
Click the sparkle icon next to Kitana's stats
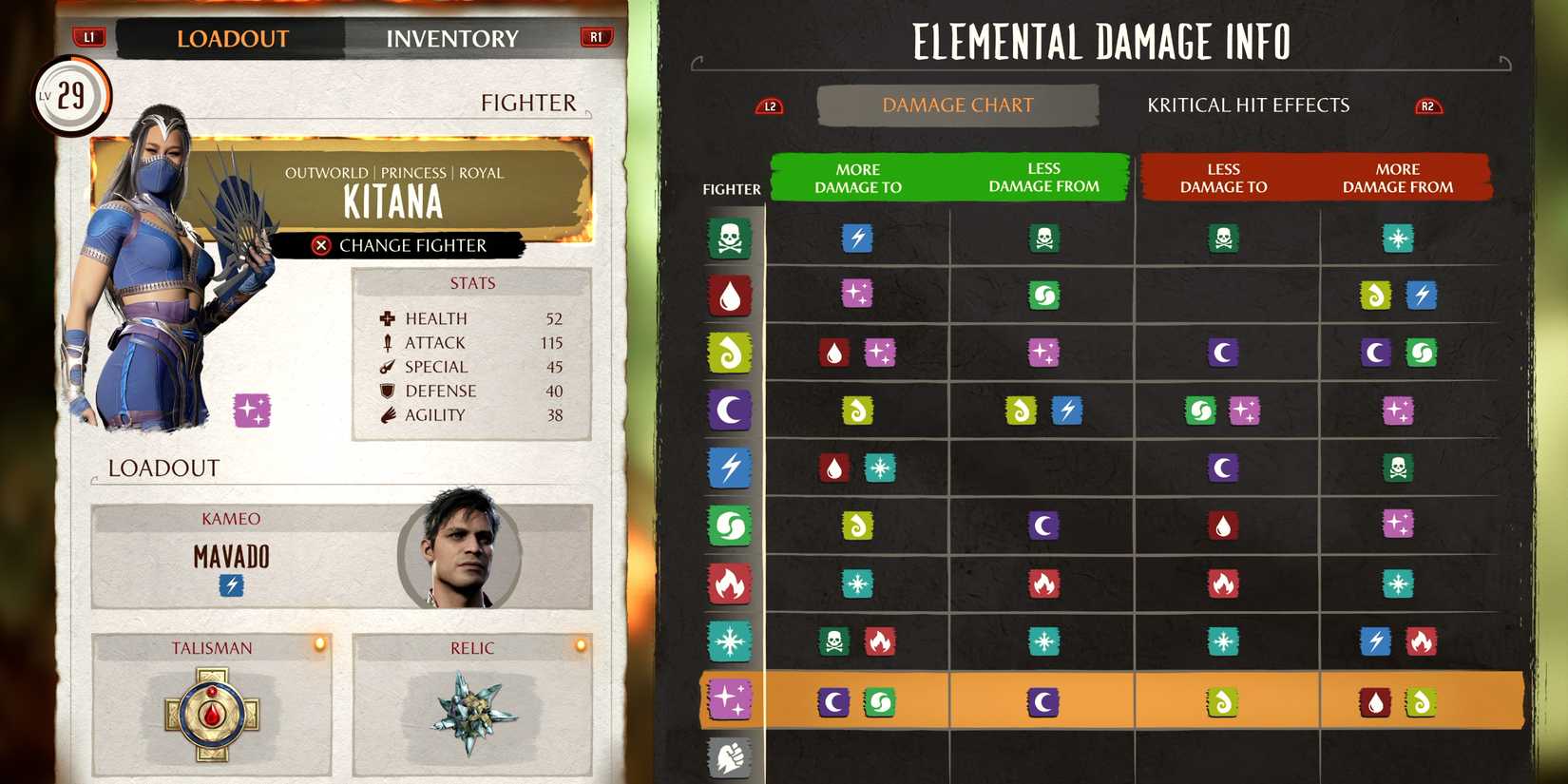tap(251, 411)
